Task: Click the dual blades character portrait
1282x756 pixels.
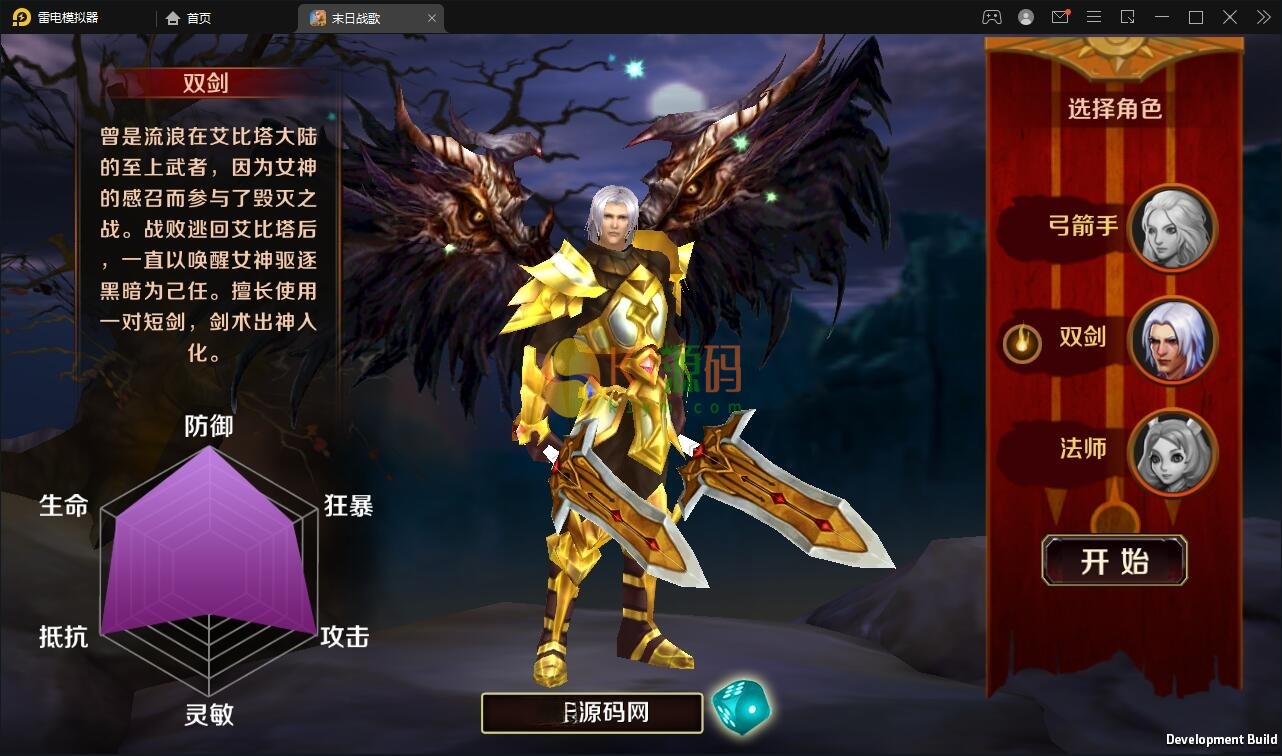Action: click(x=1172, y=340)
